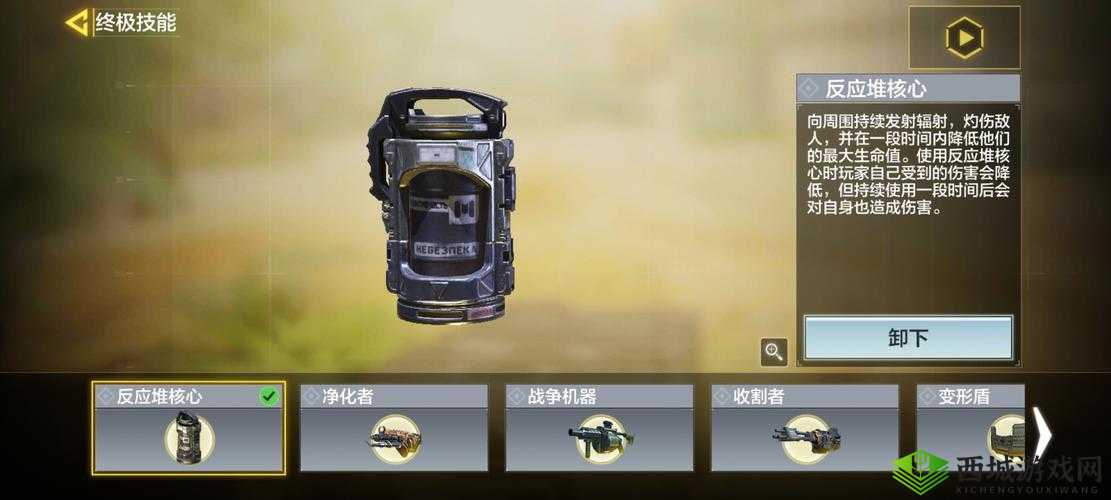Select the 战争机器 skill card
The image size is (1111, 500).
[x=599, y=428]
